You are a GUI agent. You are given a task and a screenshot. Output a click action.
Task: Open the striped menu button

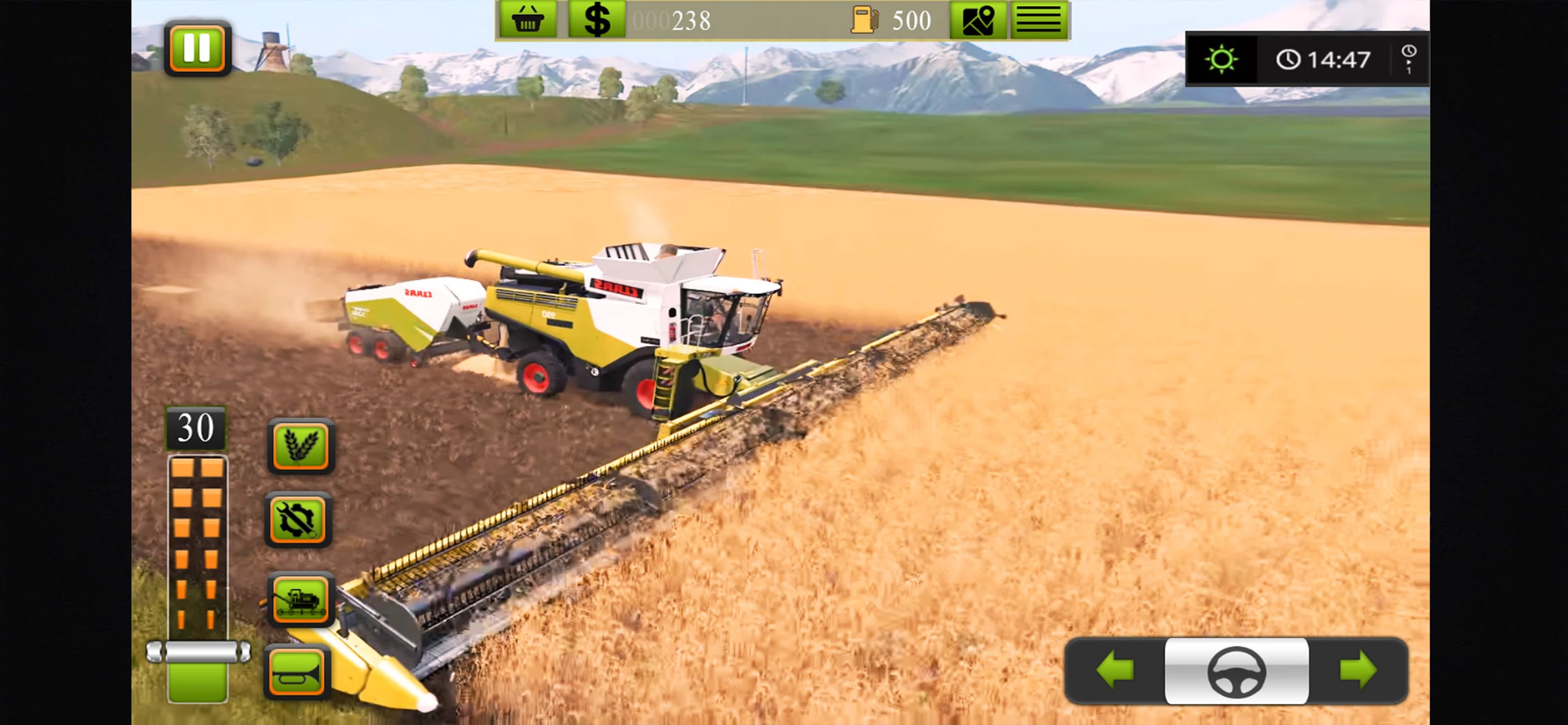coord(1039,20)
